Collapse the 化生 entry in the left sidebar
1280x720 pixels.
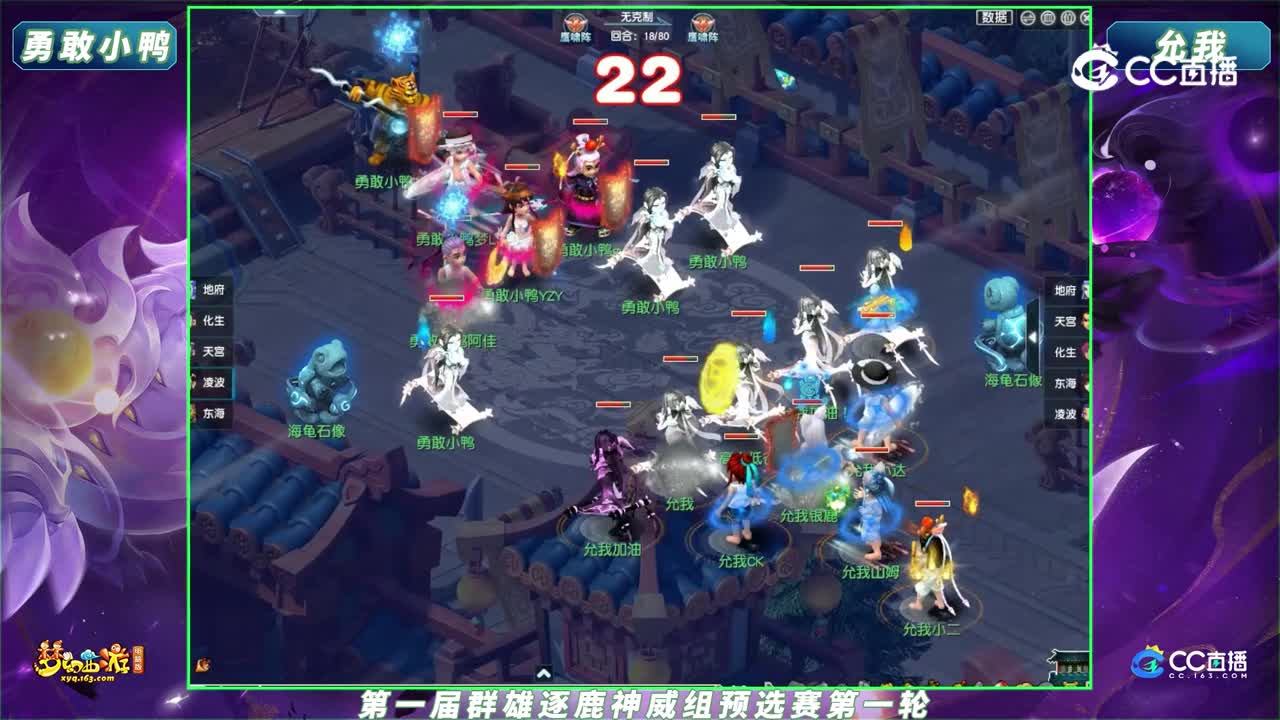(213, 320)
